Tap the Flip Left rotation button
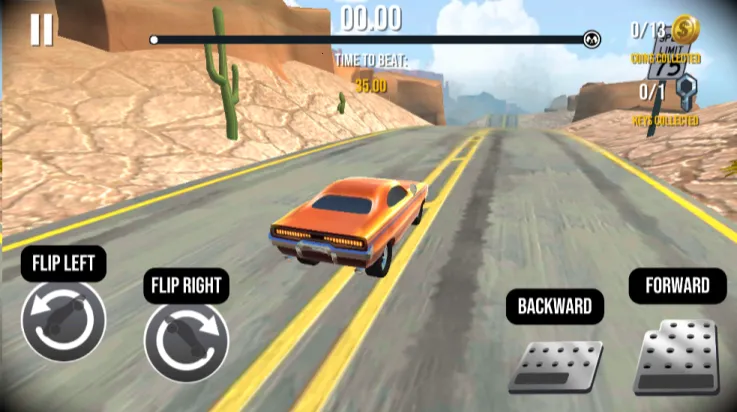This screenshot has width=737, height=412. pyautogui.click(x=63, y=320)
